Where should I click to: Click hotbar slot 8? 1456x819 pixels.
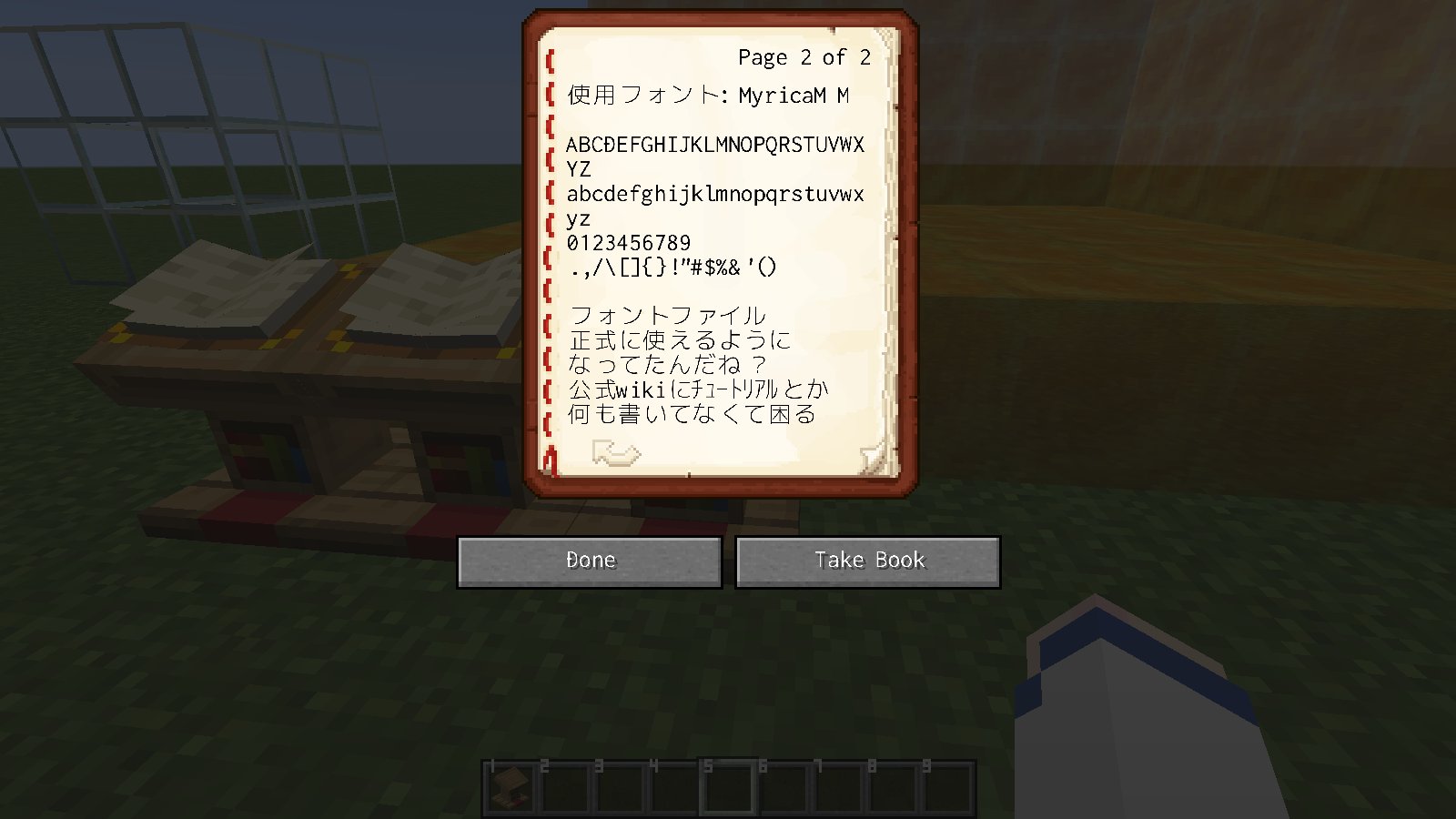pos(892,784)
